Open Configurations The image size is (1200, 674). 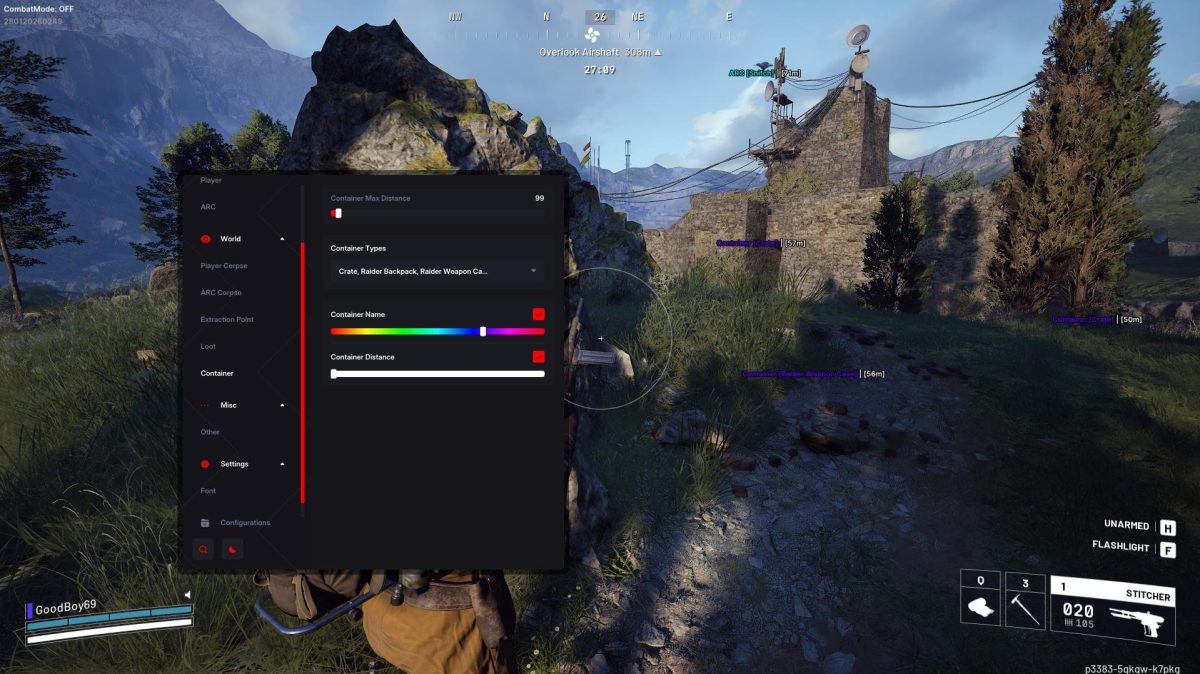pos(244,523)
